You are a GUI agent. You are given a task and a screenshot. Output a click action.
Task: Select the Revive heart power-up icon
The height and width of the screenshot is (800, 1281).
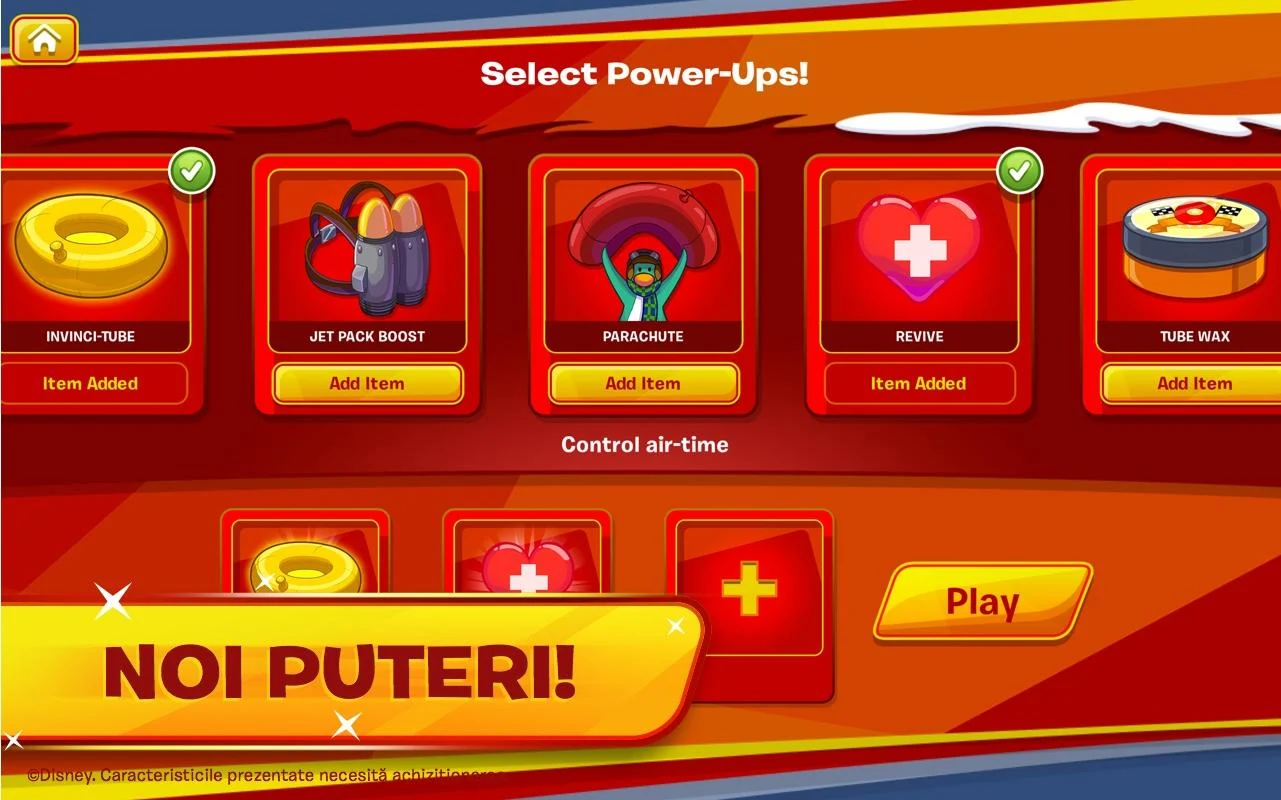[x=919, y=248]
